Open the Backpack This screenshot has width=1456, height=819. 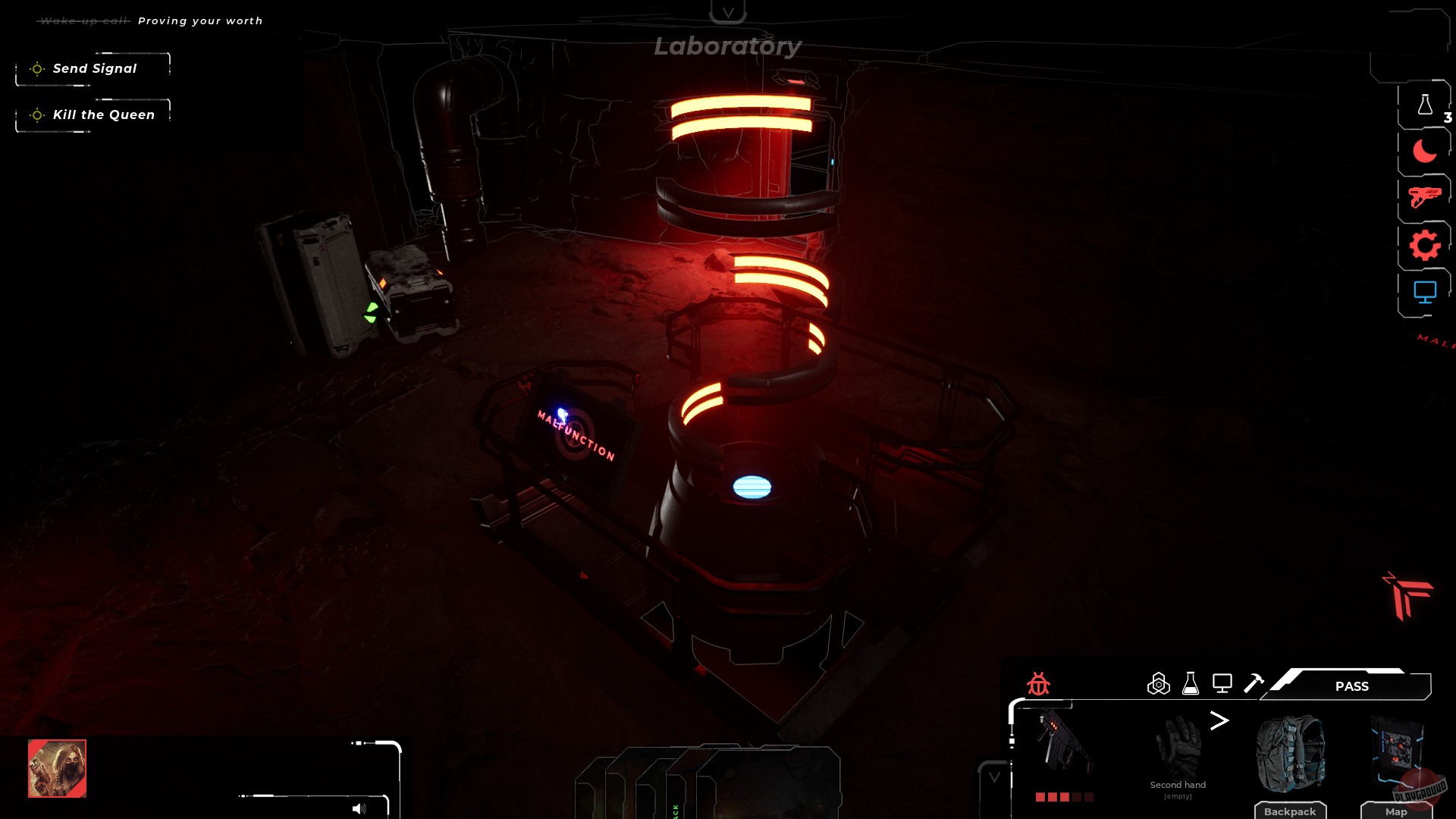[x=1289, y=811]
